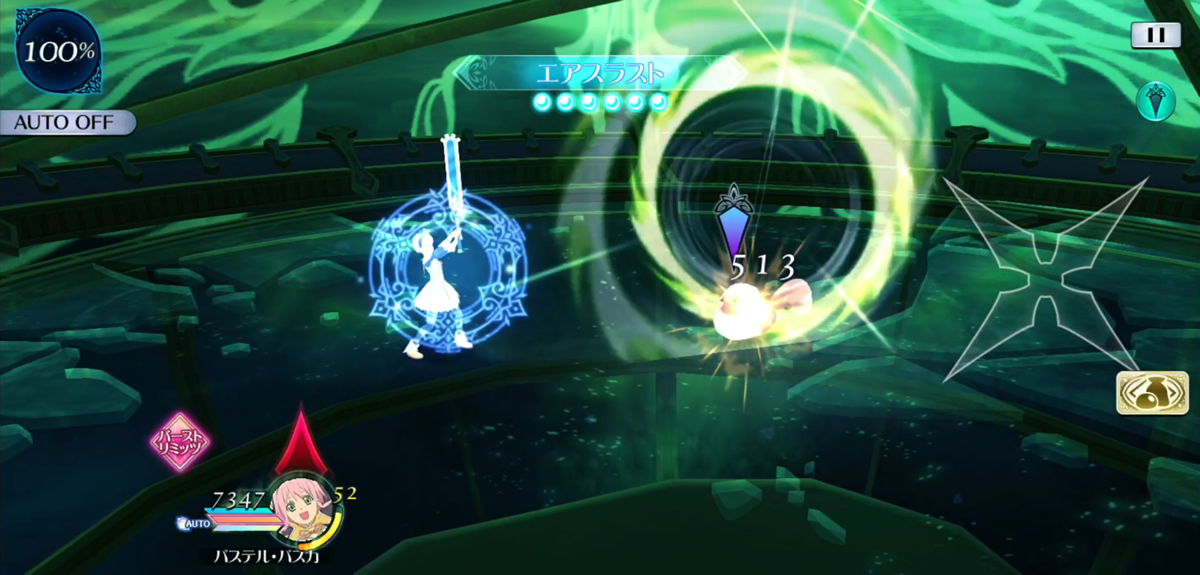Tap the teal crystal icon below pause
Viewport: 1200px width, 575px height.
pos(1155,101)
